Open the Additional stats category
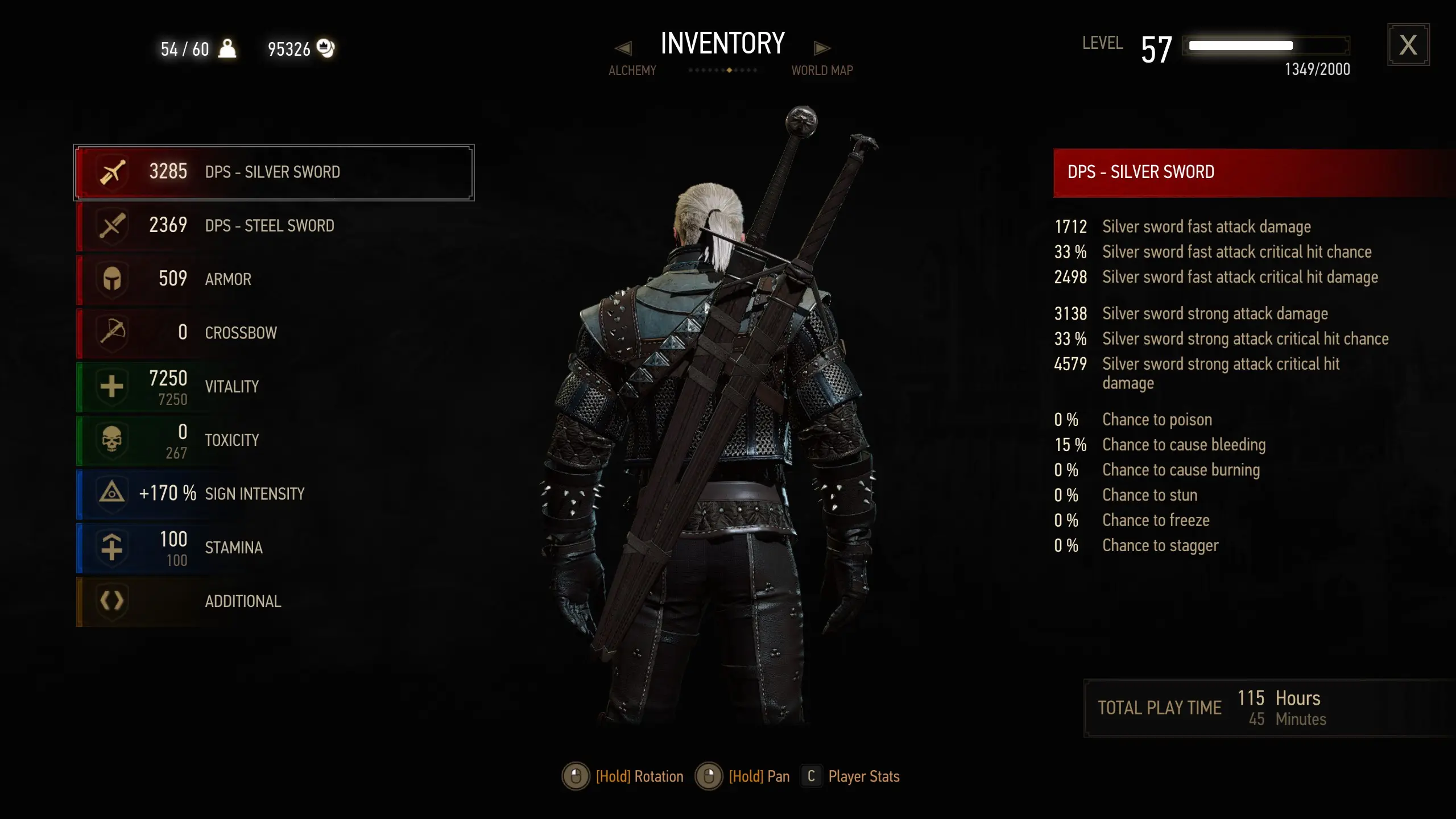The width and height of the screenshot is (1456, 819). [273, 601]
